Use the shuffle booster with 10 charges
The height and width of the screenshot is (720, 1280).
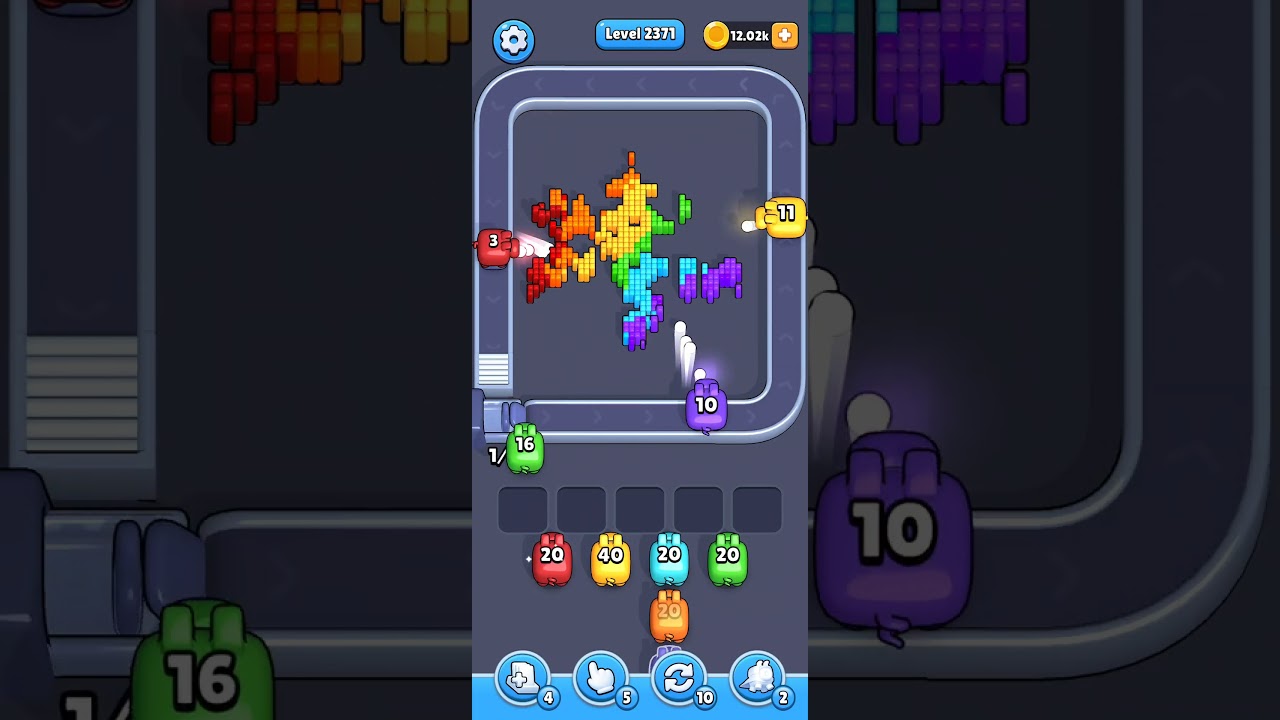click(x=679, y=677)
